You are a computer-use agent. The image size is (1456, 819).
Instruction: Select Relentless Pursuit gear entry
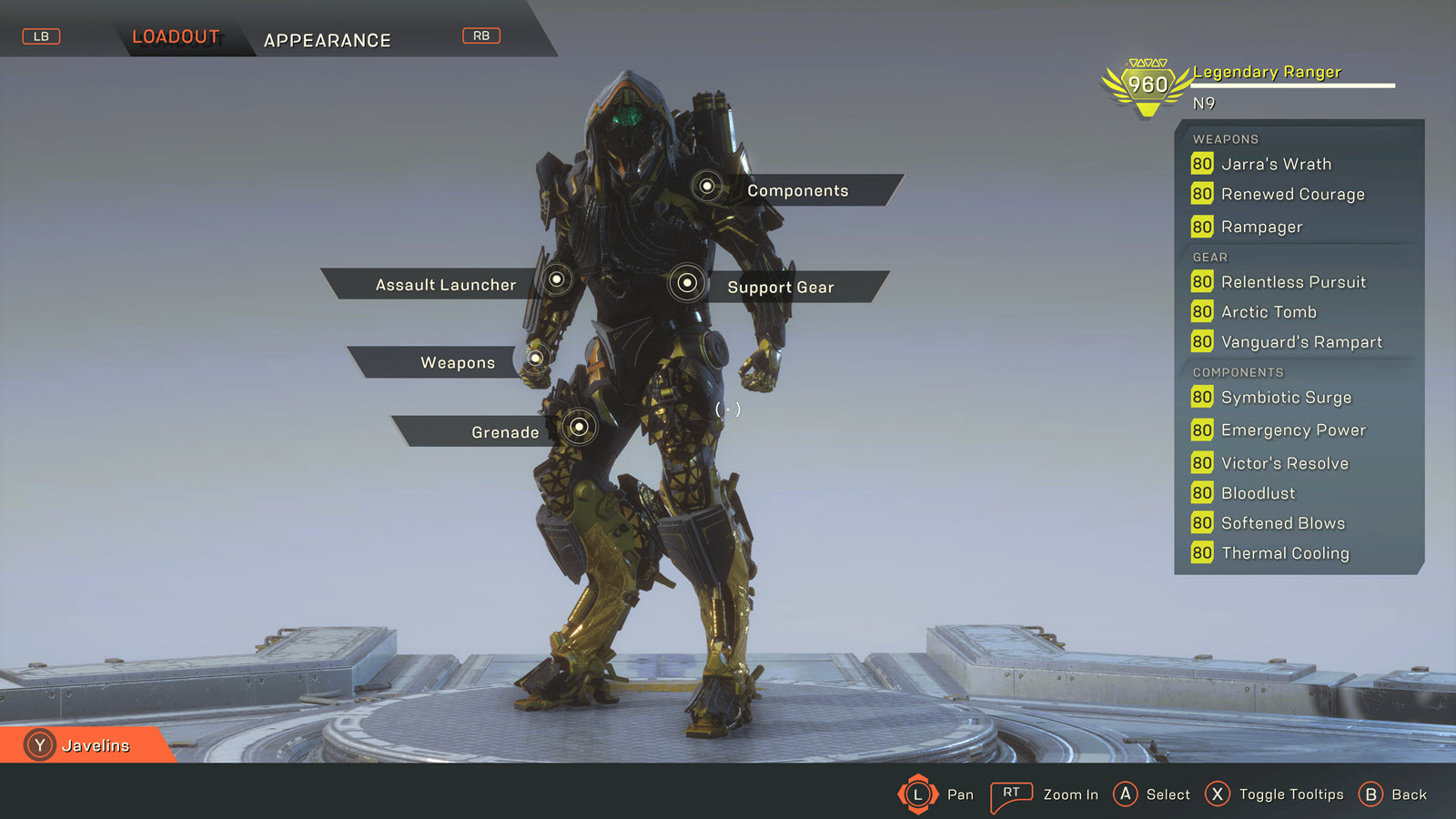[x=1293, y=282]
